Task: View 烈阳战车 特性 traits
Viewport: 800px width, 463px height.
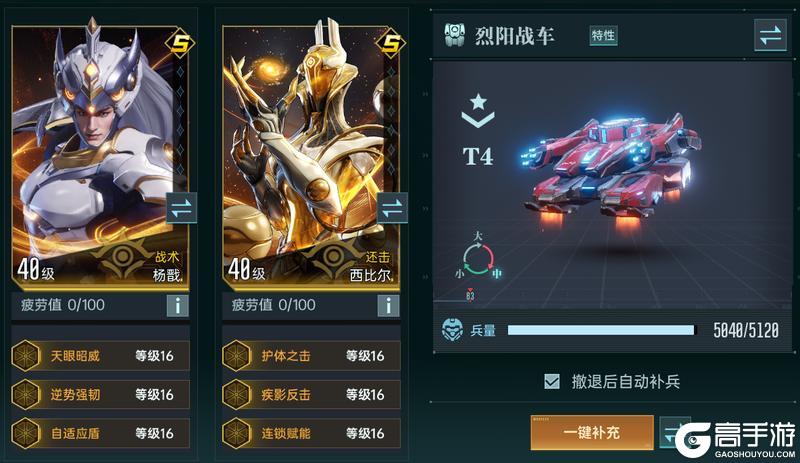Action: pyautogui.click(x=603, y=36)
